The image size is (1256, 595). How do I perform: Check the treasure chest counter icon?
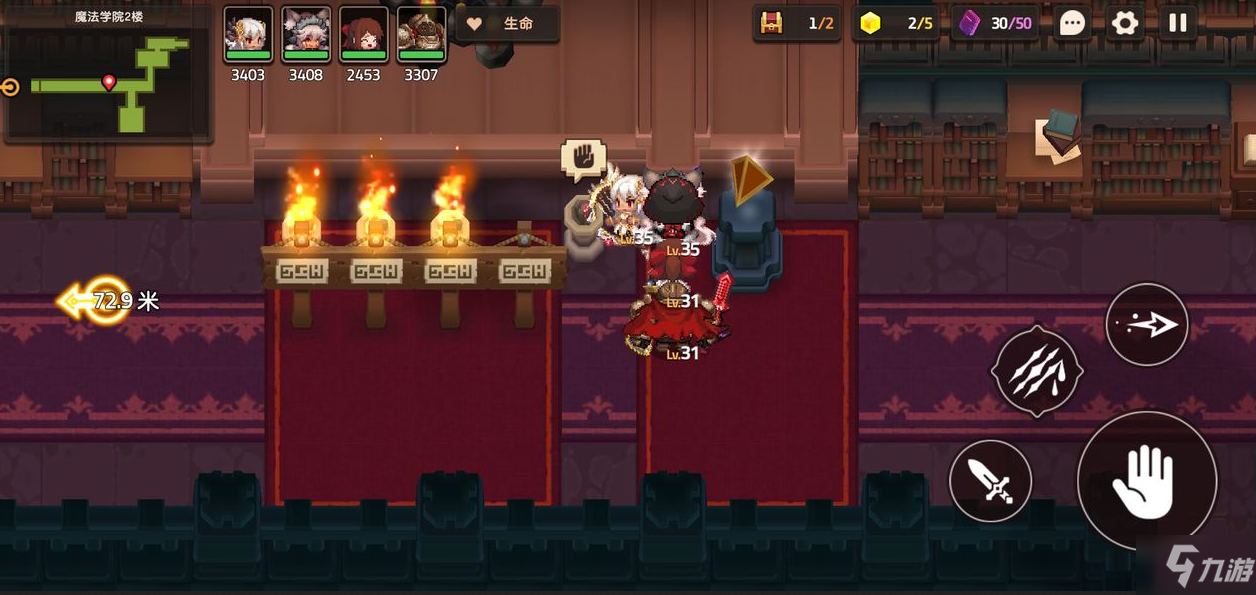771,24
